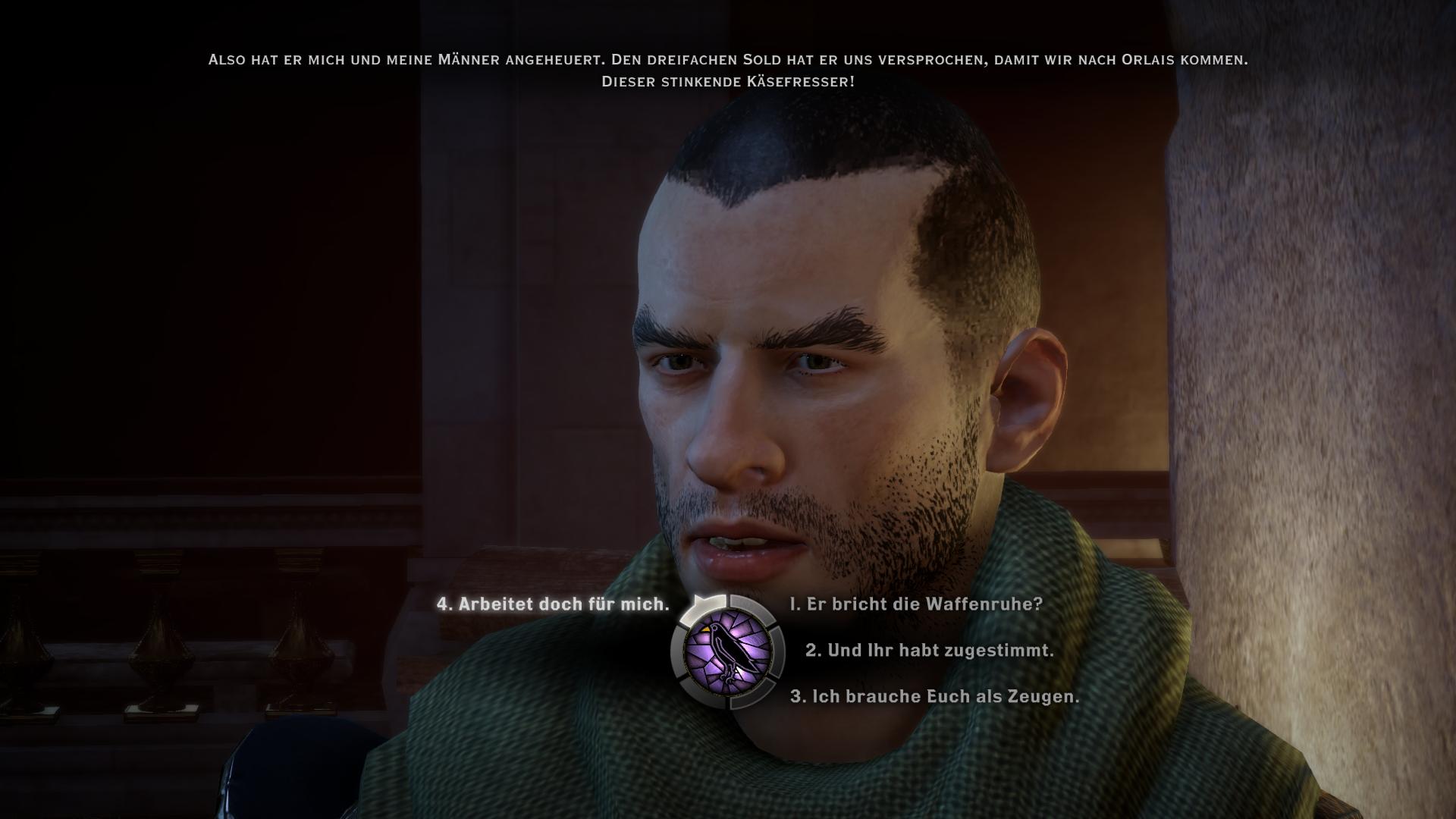The height and width of the screenshot is (819, 1456).
Task: Select "Und Ihr habt zugestimmt." response
Action: (x=930, y=651)
